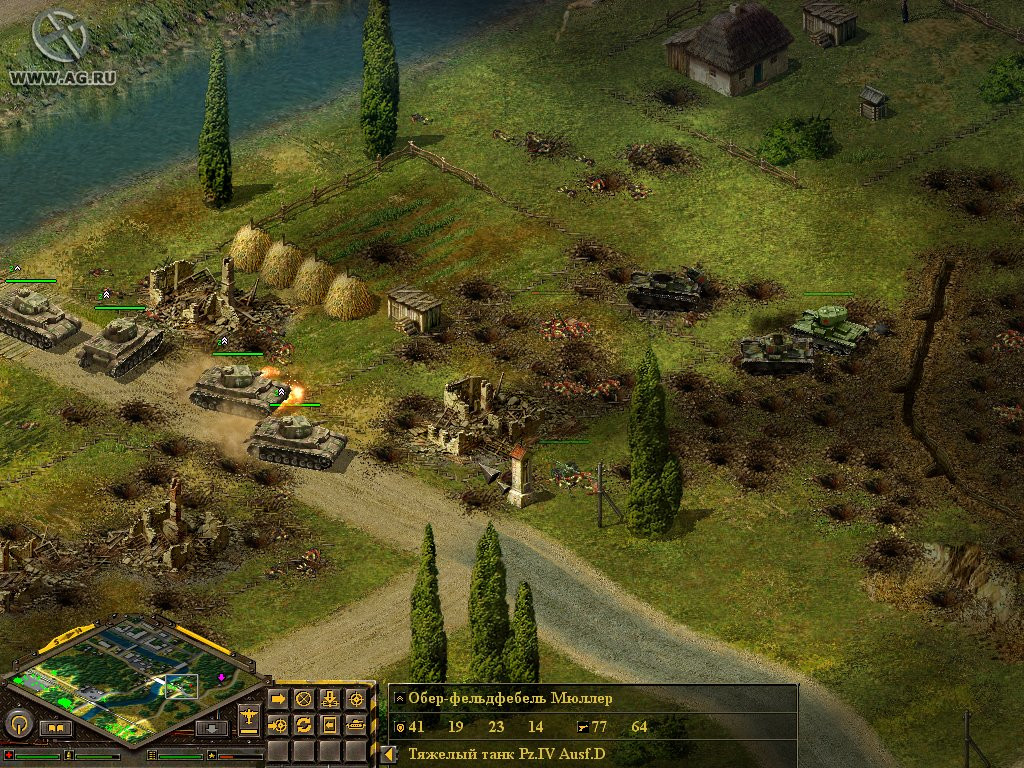Activate the left-arrow-in-box command

click(329, 724)
